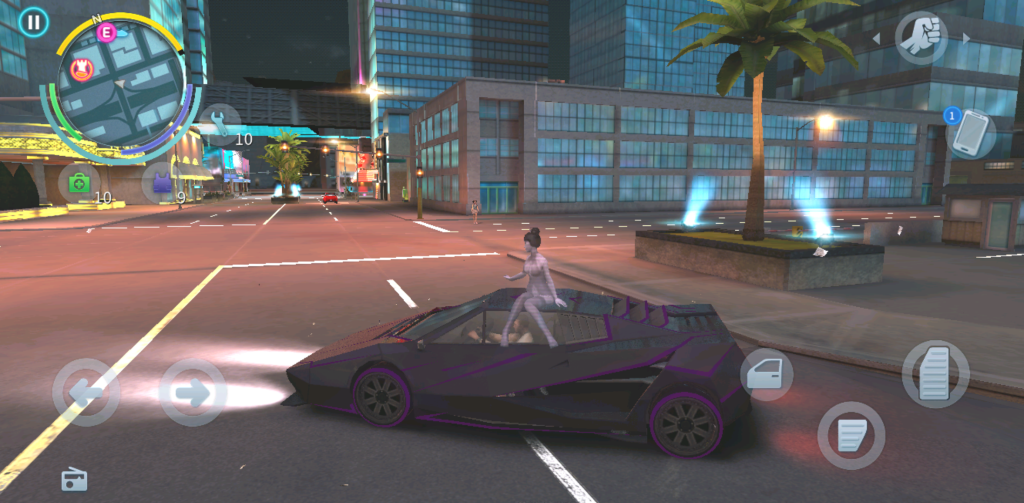Hit the accelerator gas pedal
This screenshot has width=1024, height=503.
pyautogui.click(x=935, y=374)
